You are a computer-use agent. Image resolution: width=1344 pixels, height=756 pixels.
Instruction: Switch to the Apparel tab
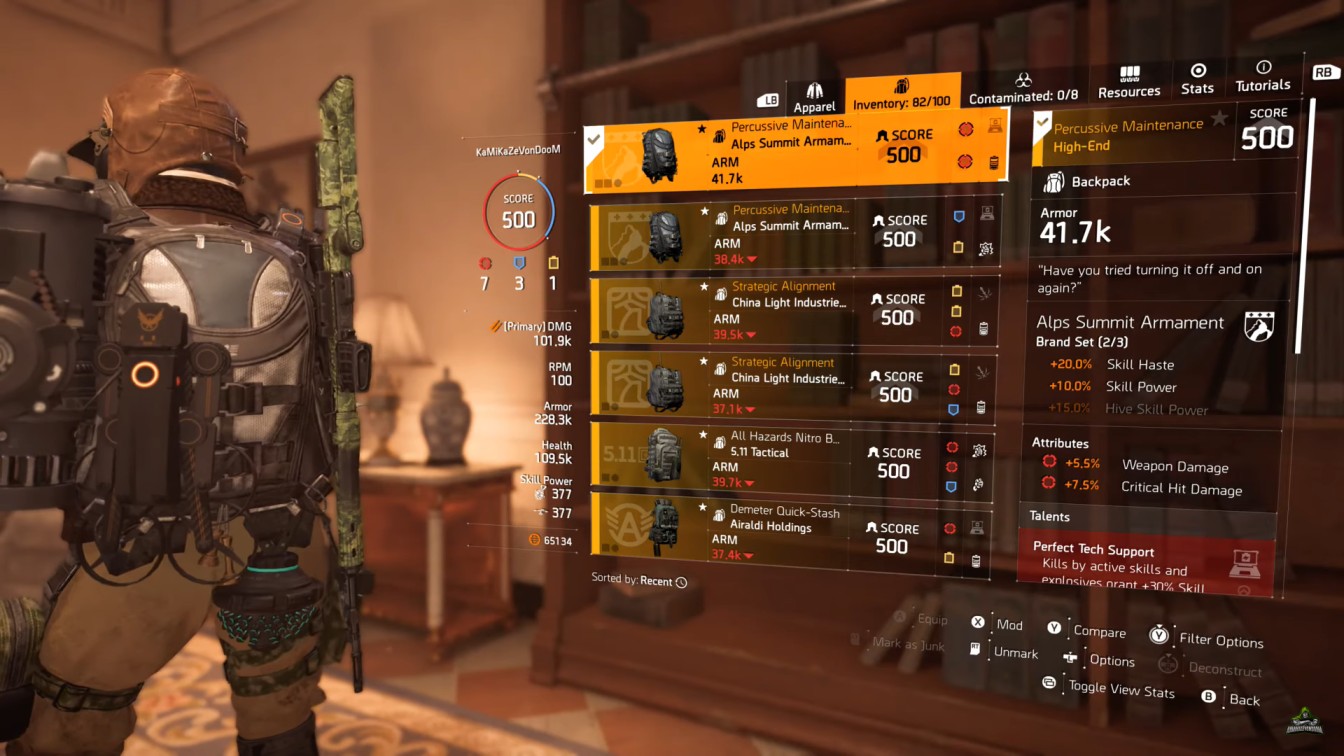(x=815, y=96)
